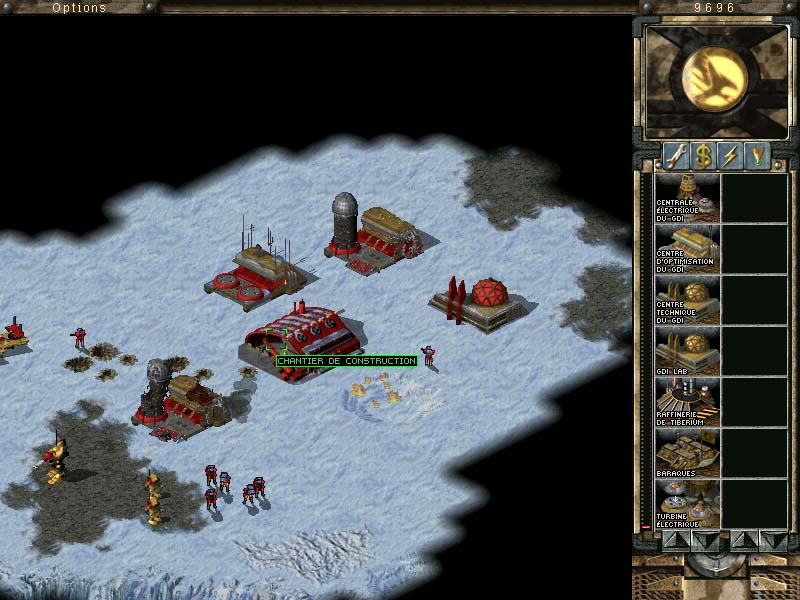
Task: Open the Options menu
Action: 79,7
